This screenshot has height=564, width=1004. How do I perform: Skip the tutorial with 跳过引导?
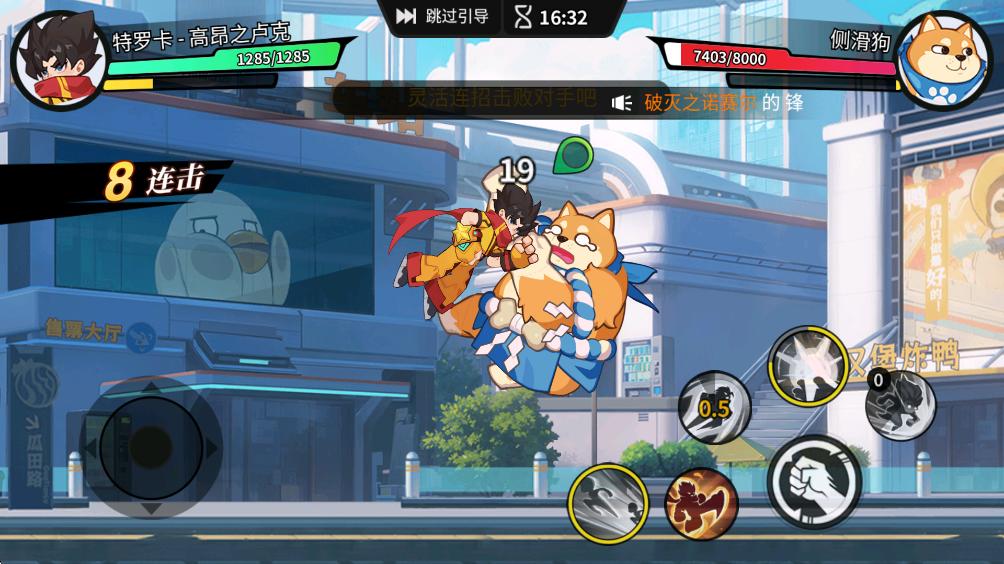point(442,17)
